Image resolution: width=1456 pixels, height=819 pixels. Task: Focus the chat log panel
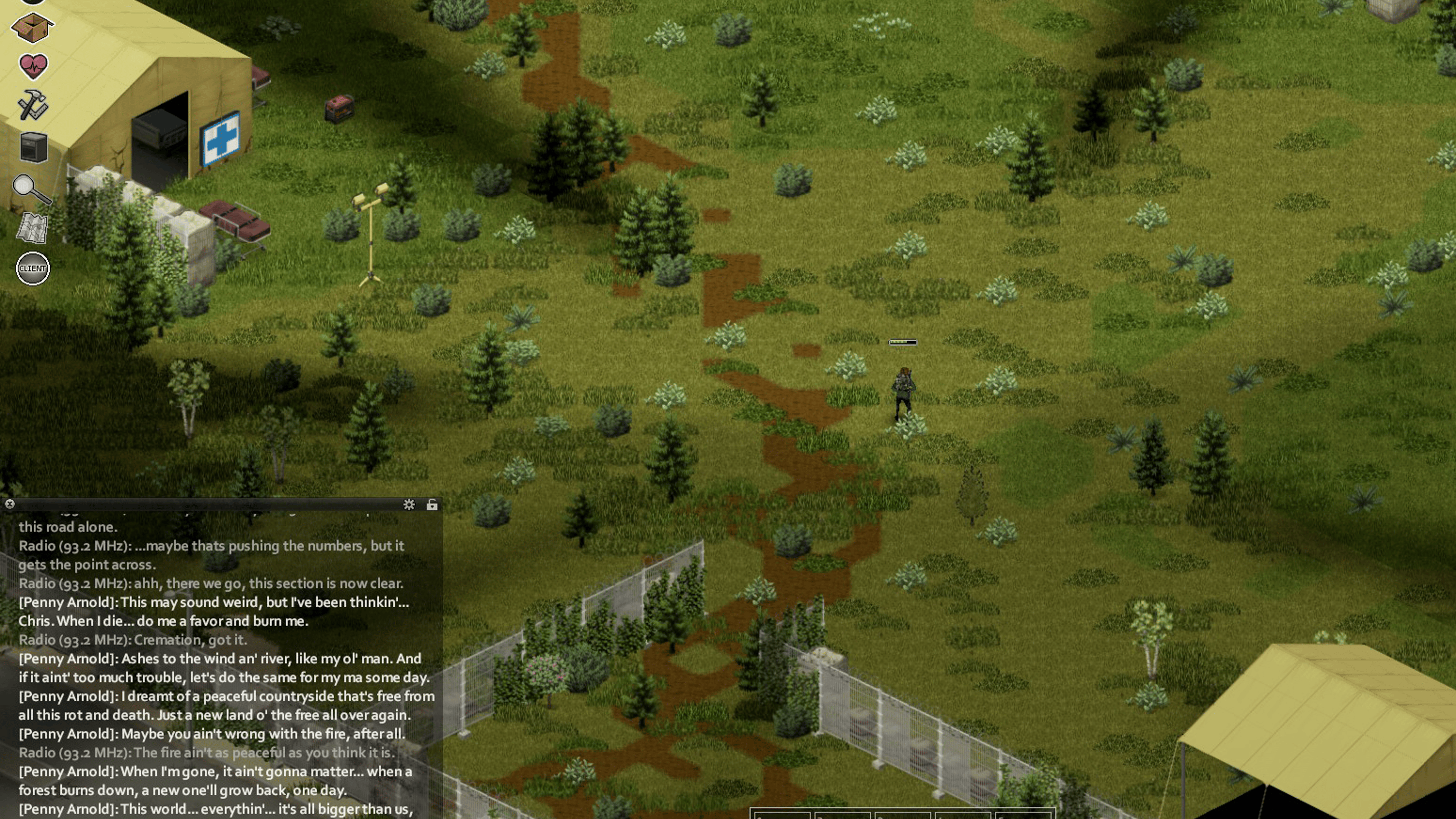[x=220, y=667]
